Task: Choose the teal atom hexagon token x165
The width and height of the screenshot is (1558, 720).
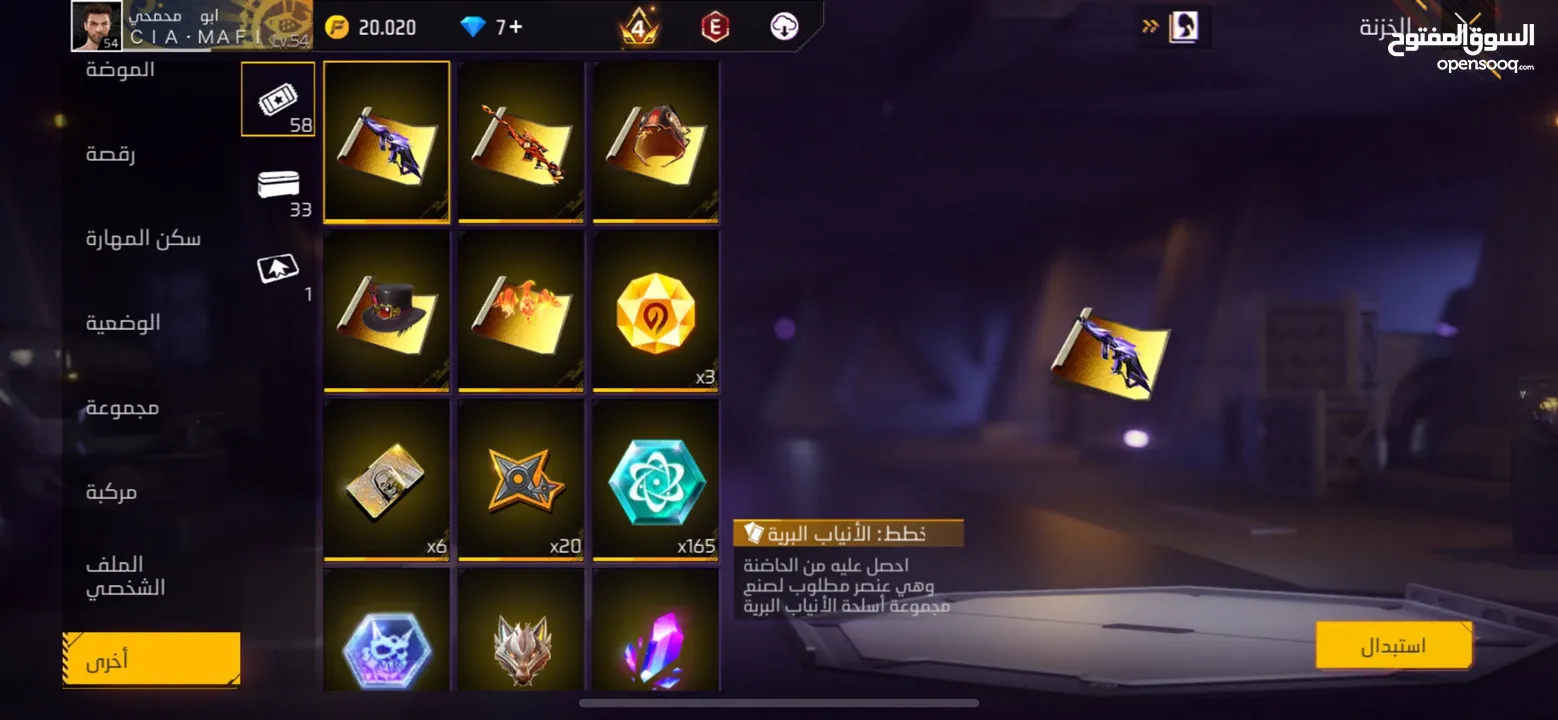Action: 655,479
